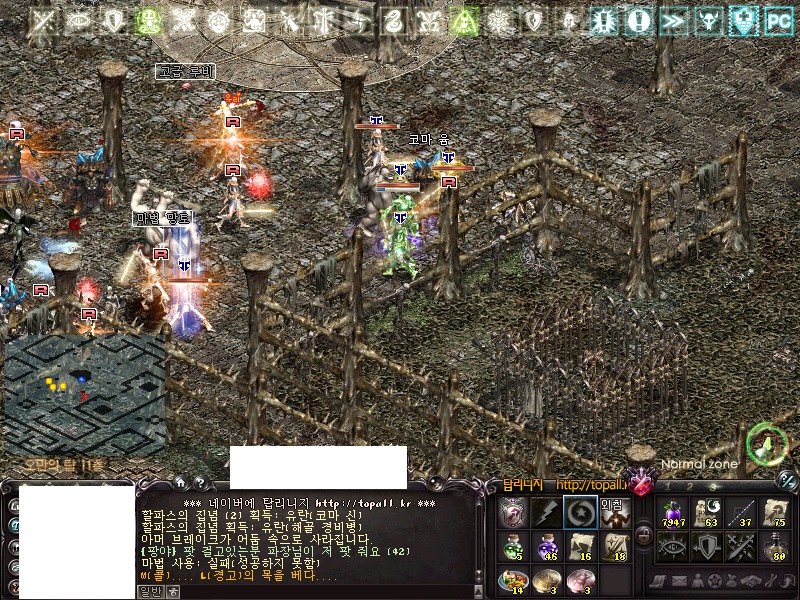This screenshot has width=800, height=600.
Task: Select the exclamation mark status icon
Action: [640, 18]
